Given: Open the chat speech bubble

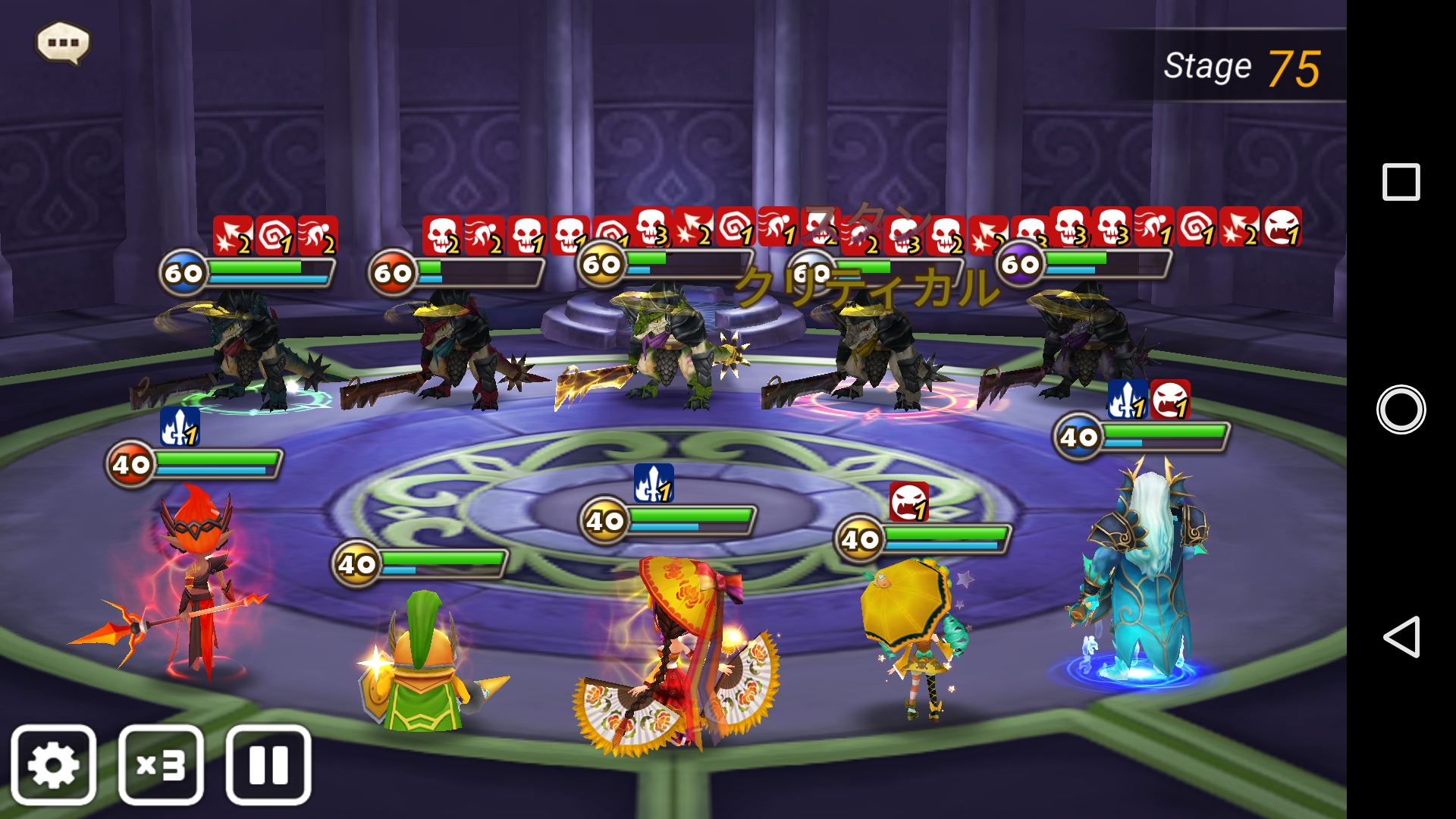Looking at the screenshot, I should point(63,42).
